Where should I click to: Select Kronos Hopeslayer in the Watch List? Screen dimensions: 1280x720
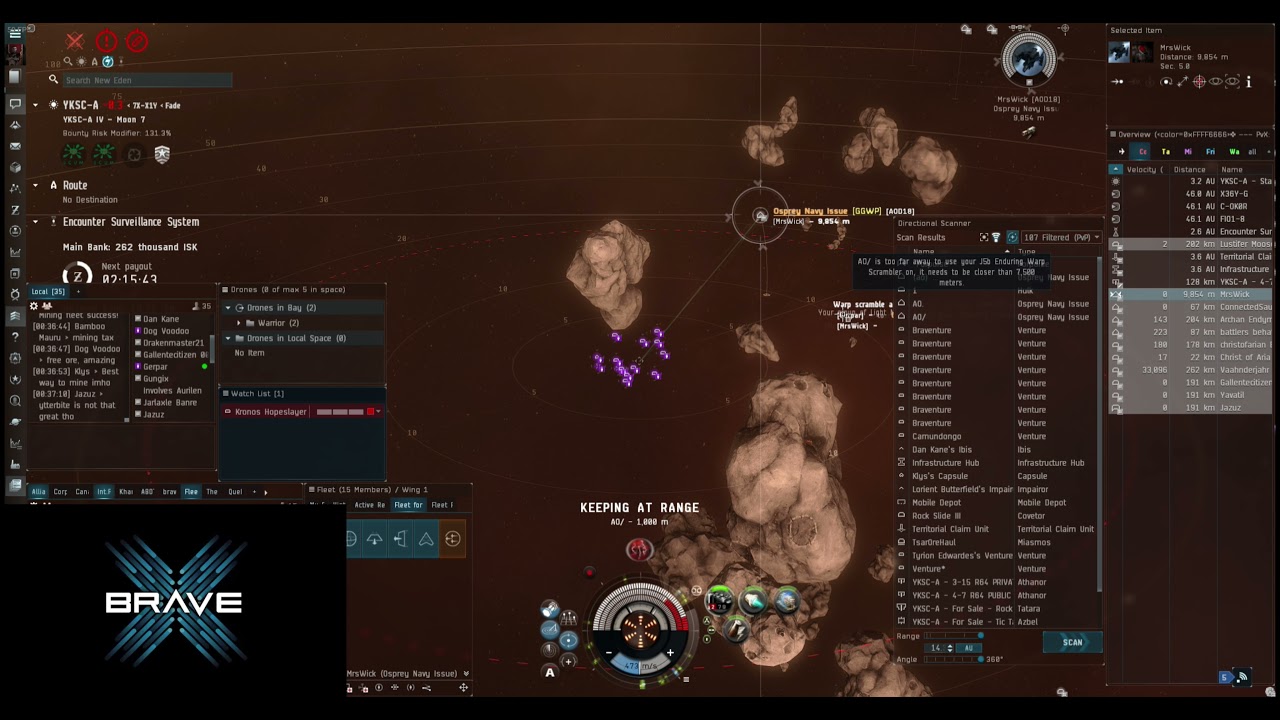270,412
